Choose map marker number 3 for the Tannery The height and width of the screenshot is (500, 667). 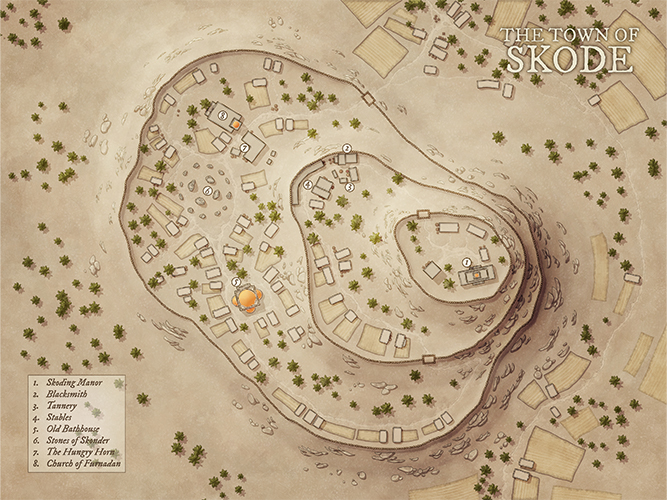[x=349, y=186]
